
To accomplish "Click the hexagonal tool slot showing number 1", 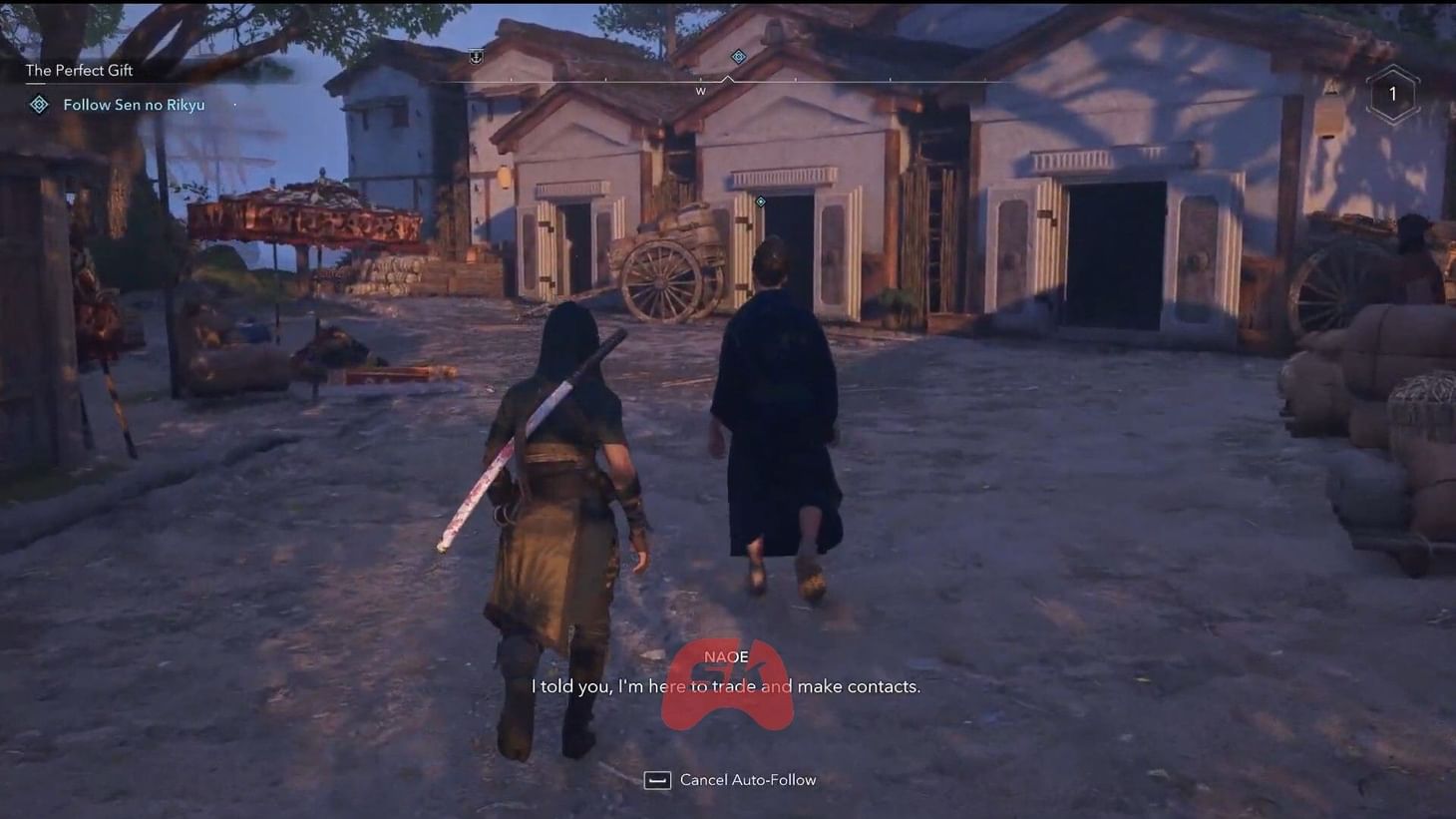I will 1392,93.
